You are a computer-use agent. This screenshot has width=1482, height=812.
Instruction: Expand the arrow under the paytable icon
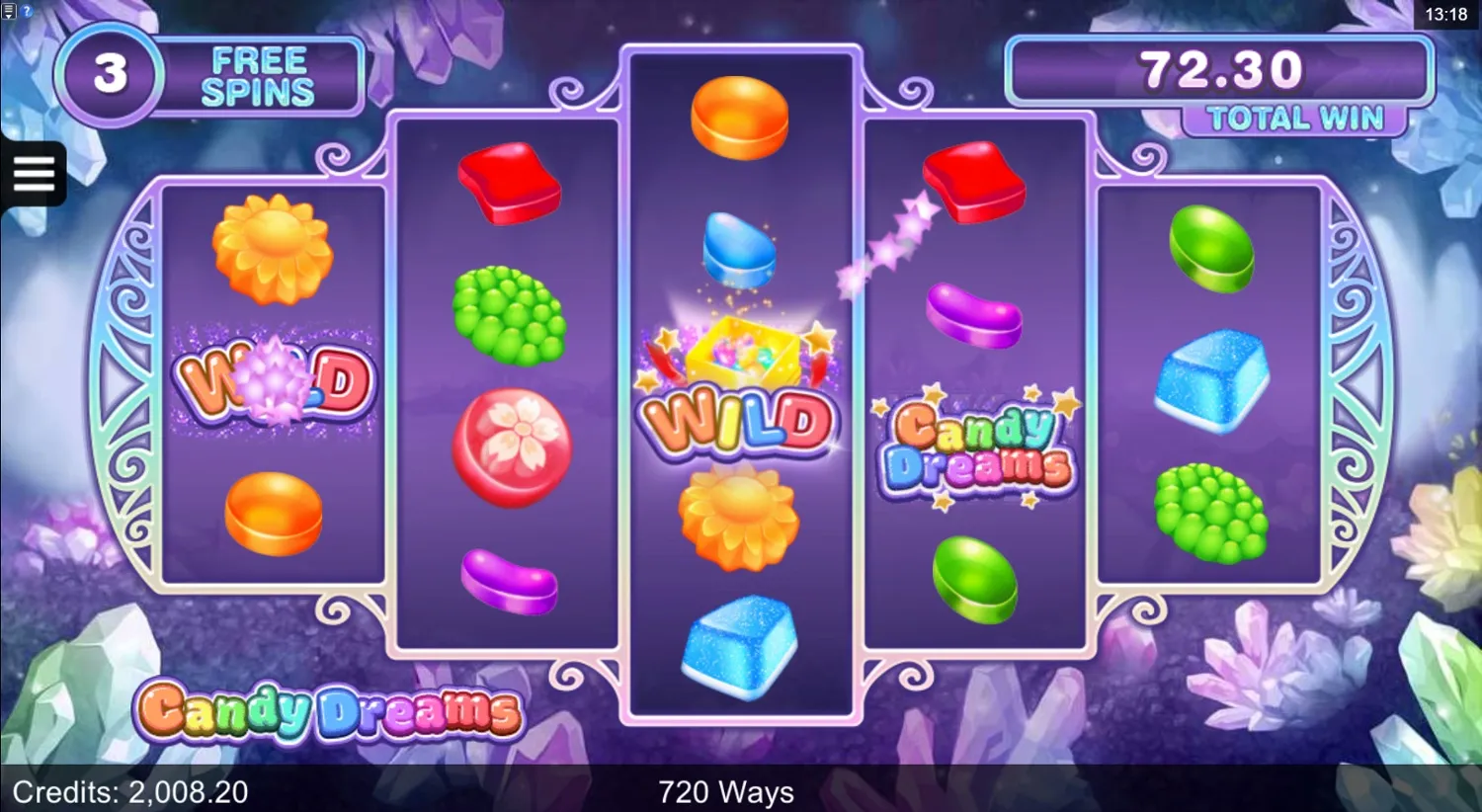(x=8, y=16)
